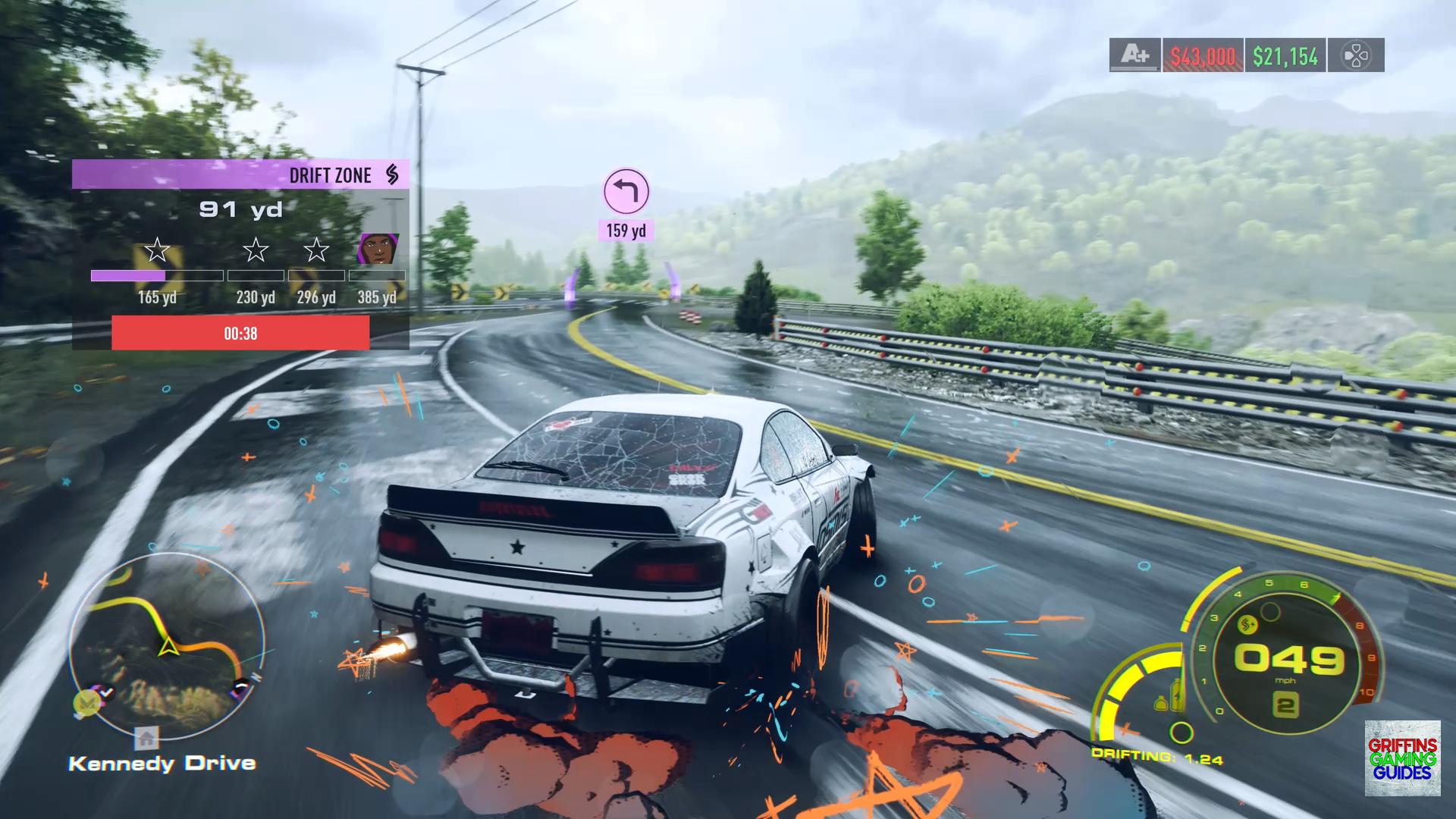Select the Drift Zone objective header

[240, 174]
